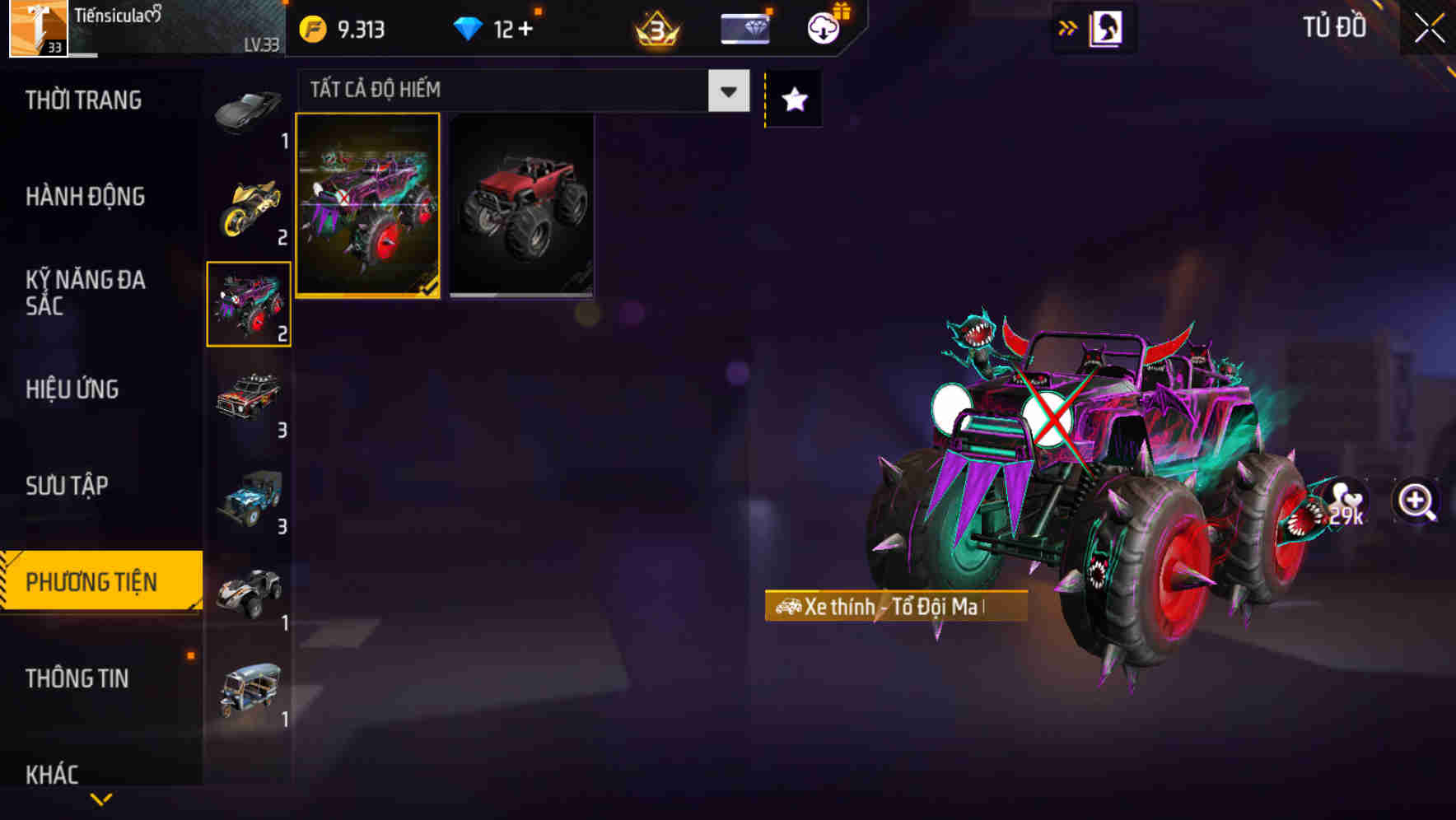The height and width of the screenshot is (820, 1456).
Task: Expand the bottom chevron under KHÁC
Action: (101, 797)
